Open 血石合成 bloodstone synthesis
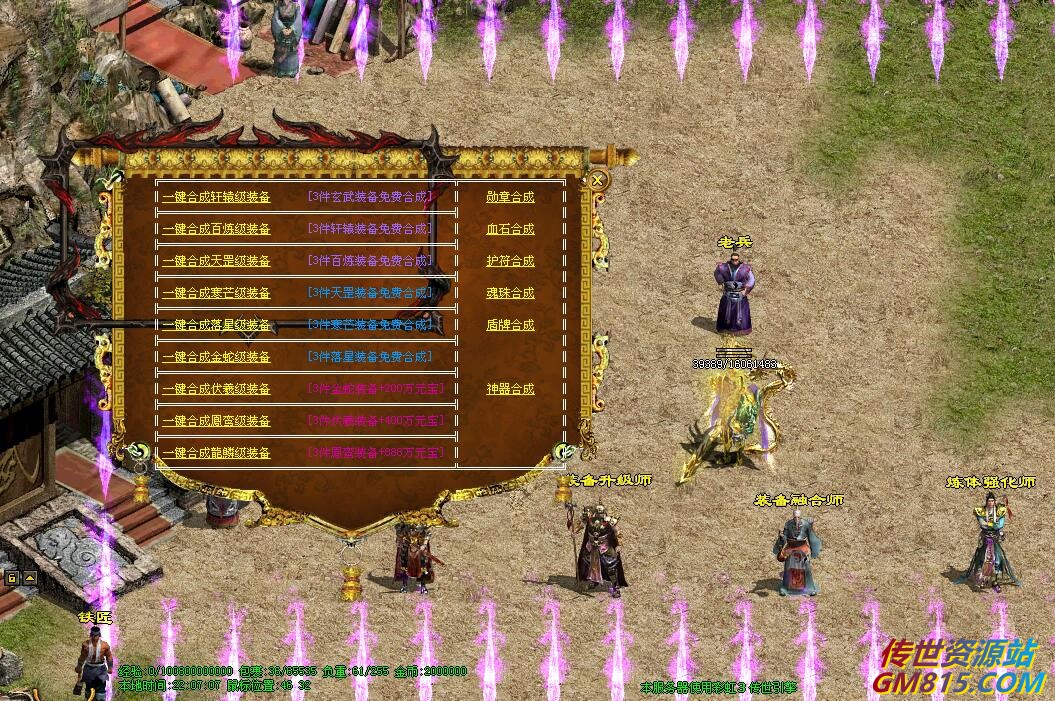 510,229
